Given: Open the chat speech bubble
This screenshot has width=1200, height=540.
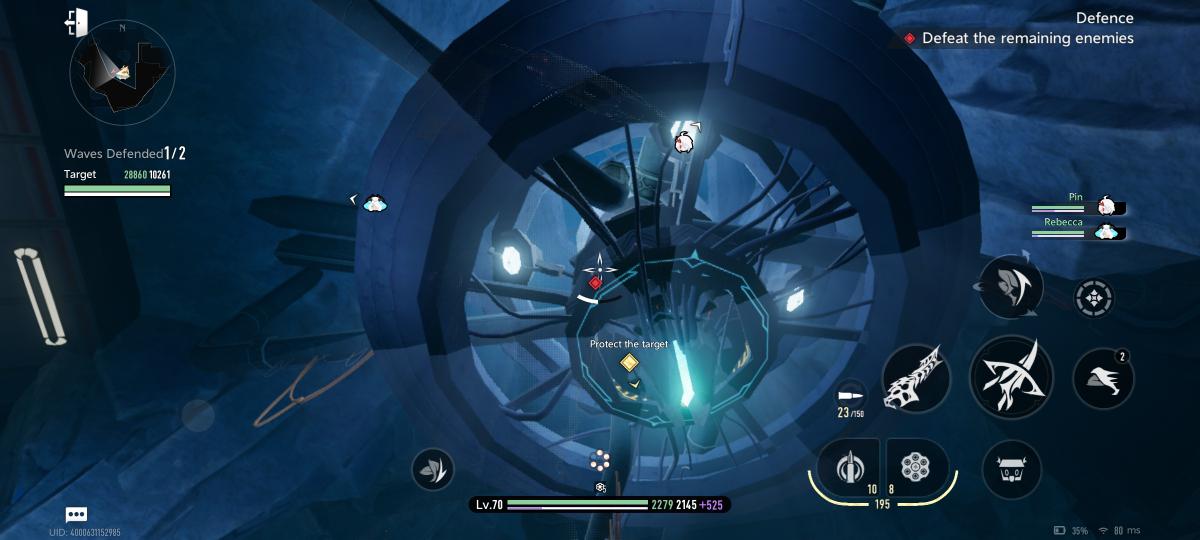Looking at the screenshot, I should pos(77,514).
